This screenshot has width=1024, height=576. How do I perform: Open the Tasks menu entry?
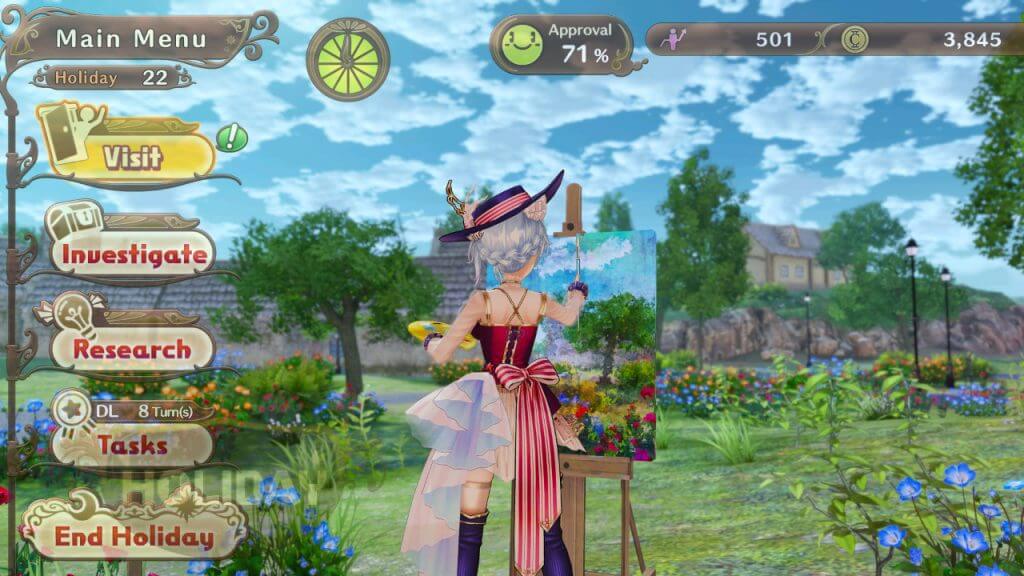point(132,445)
